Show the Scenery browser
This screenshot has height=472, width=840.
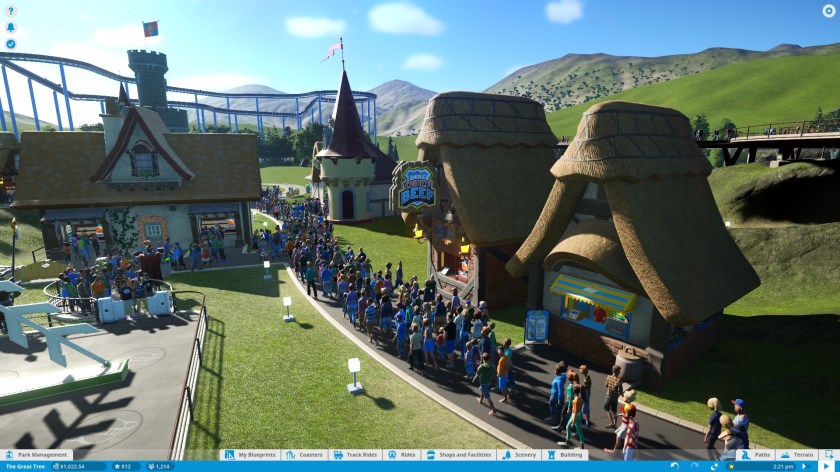coord(521,455)
